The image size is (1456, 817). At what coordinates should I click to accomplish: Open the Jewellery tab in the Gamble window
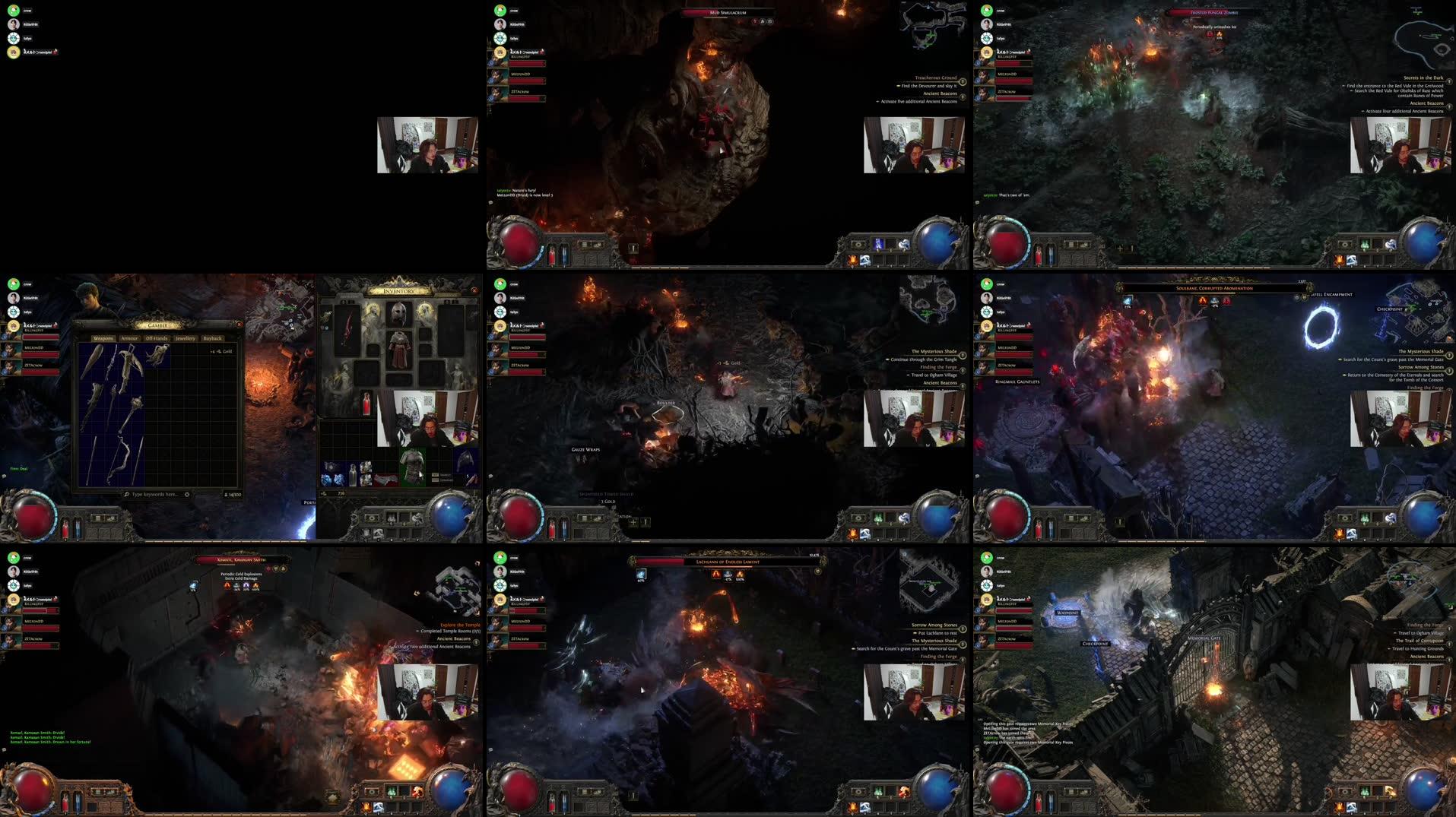186,338
